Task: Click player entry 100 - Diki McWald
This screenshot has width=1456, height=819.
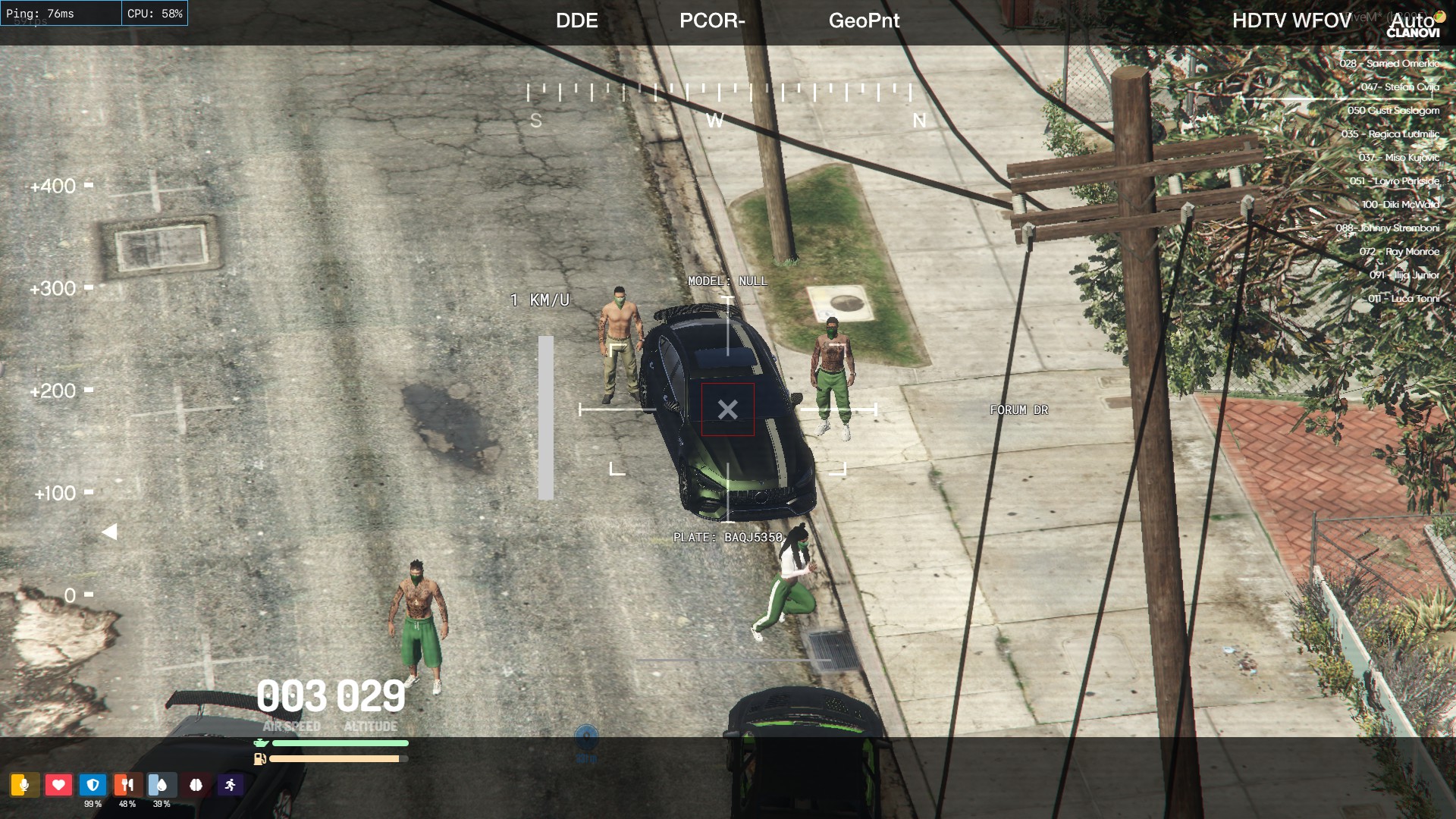Action: coord(1401,204)
